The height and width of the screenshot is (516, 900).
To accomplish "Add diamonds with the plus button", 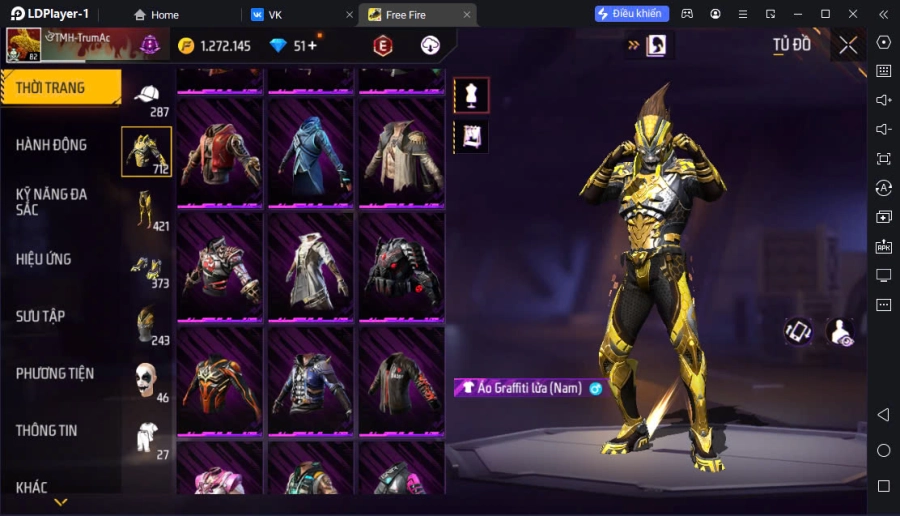I will click(312, 46).
